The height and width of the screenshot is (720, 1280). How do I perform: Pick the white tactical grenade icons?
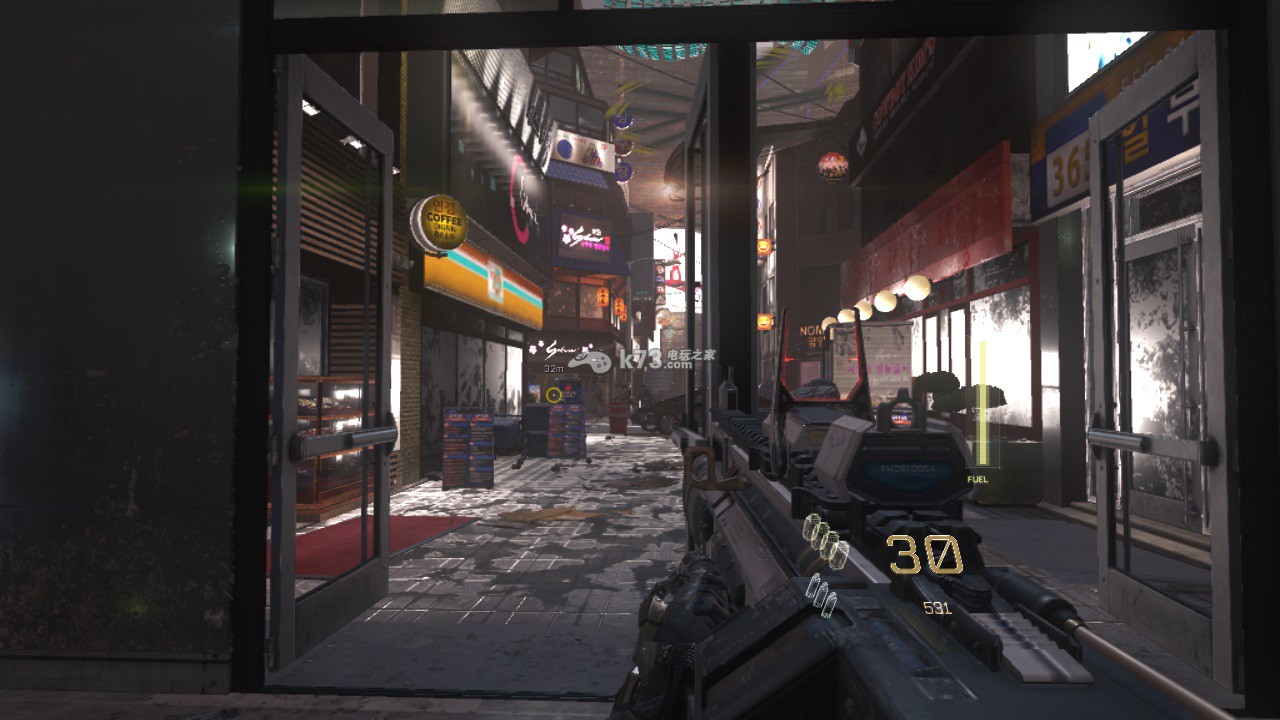[x=823, y=597]
